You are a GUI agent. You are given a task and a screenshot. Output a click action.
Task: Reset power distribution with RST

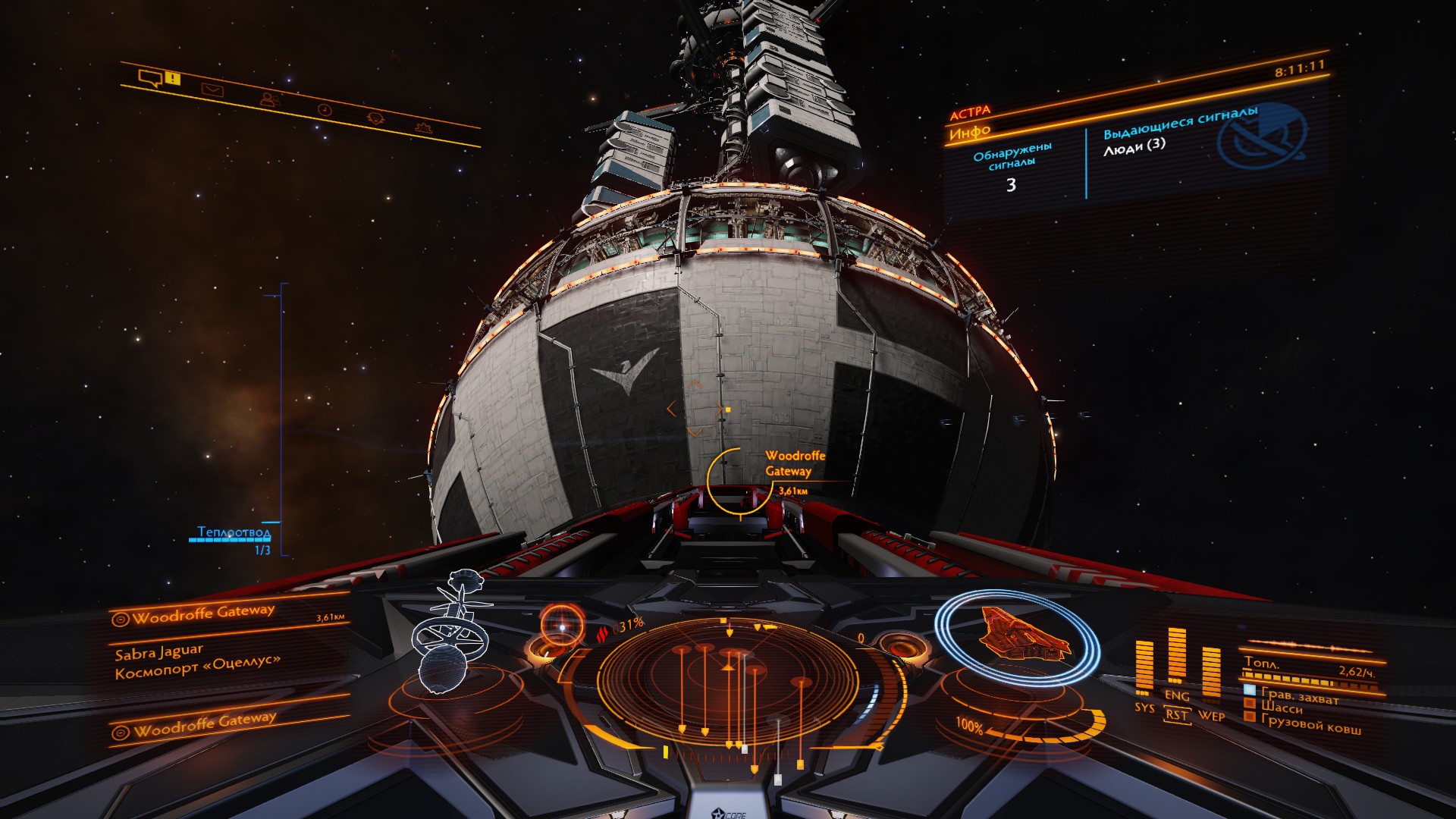[x=1176, y=714]
